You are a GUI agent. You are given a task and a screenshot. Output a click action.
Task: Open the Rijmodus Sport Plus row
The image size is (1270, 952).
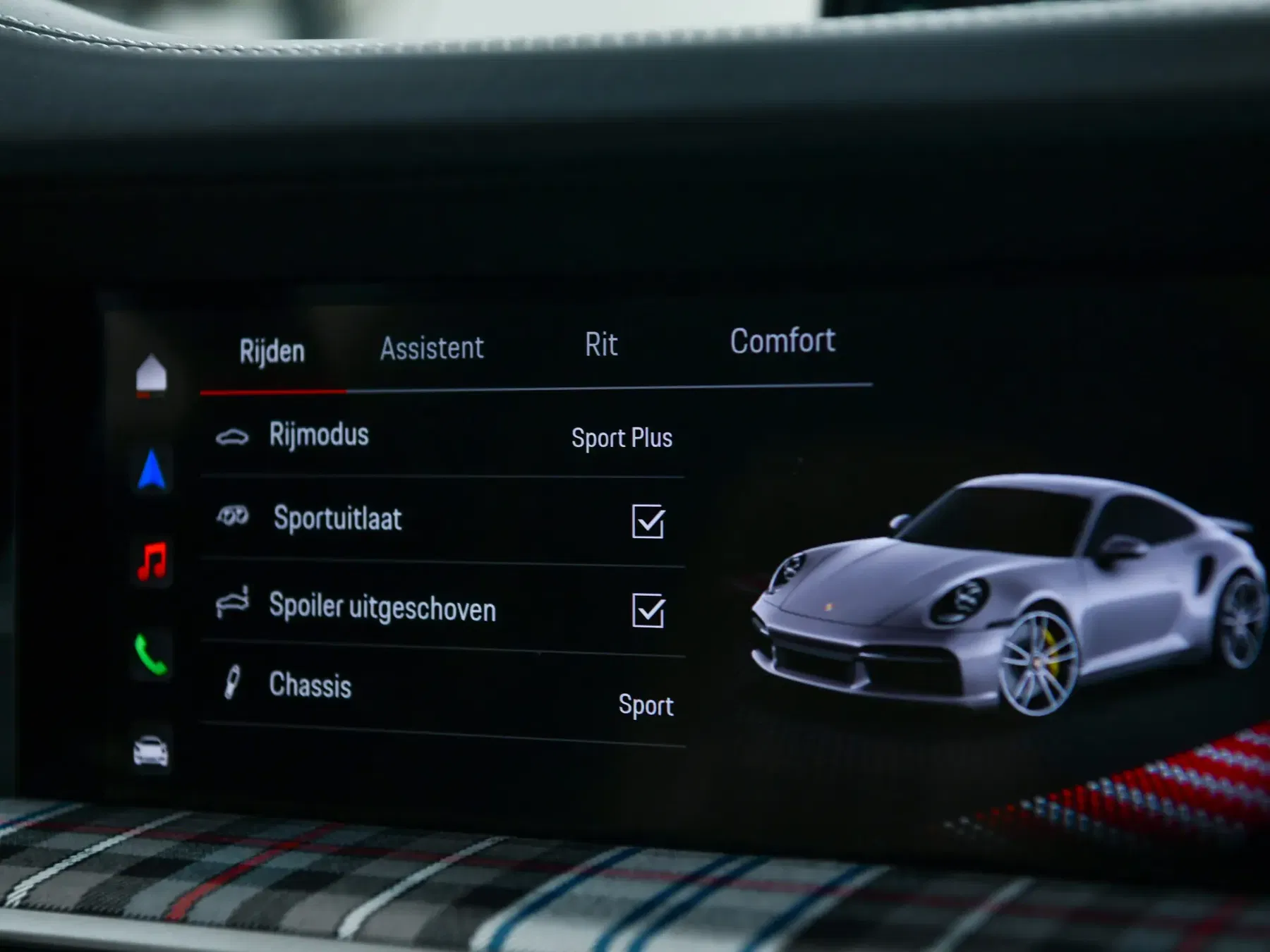443,437
